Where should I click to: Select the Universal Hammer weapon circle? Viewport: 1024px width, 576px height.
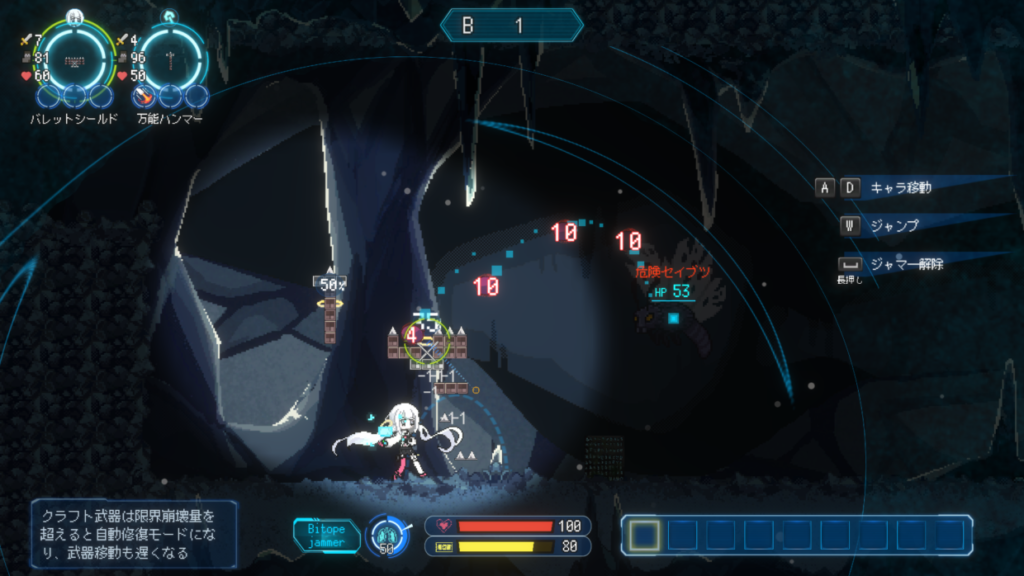pos(171,56)
